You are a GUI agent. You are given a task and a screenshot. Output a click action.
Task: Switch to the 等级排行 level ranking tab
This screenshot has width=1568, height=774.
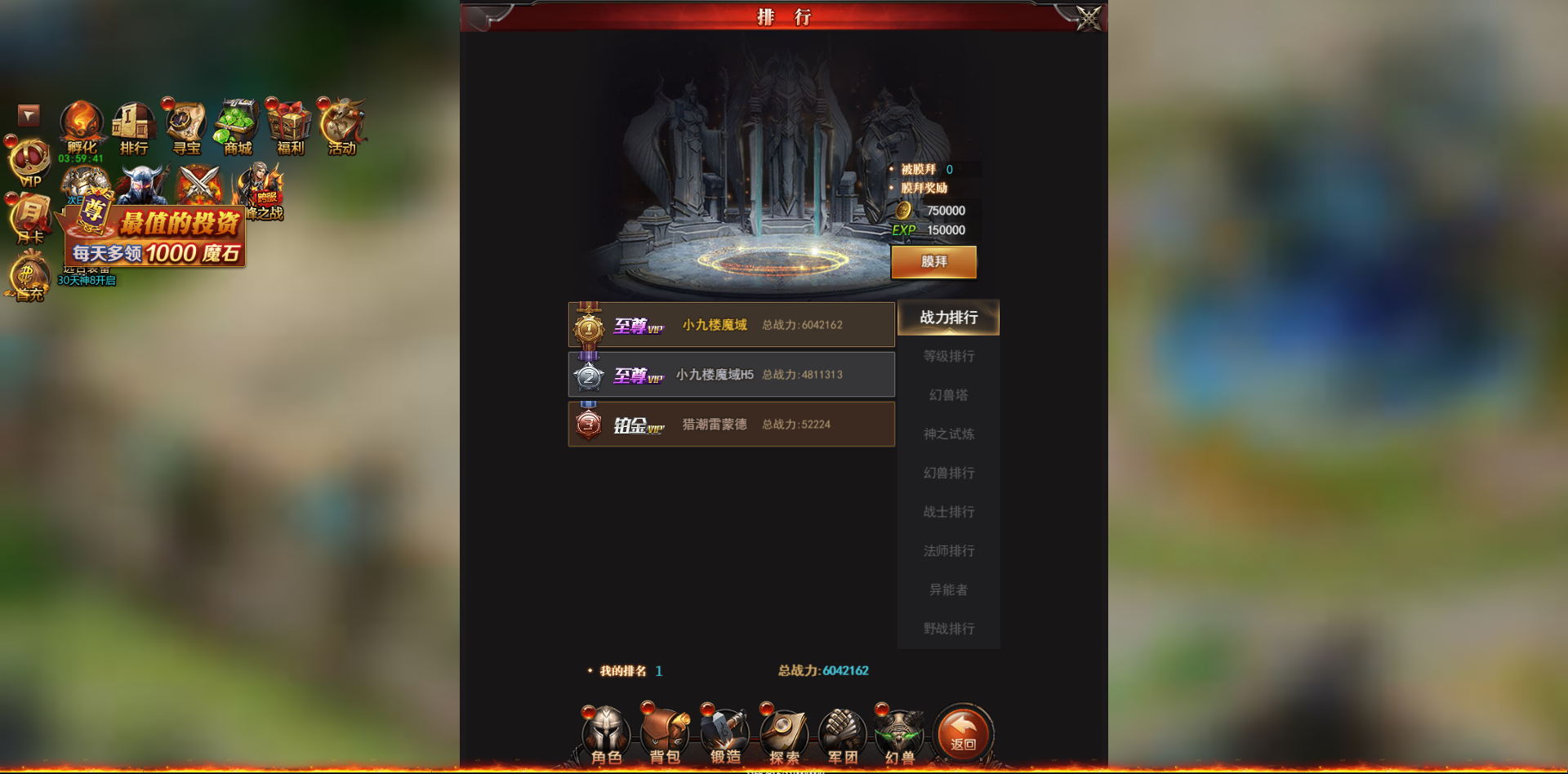(947, 356)
